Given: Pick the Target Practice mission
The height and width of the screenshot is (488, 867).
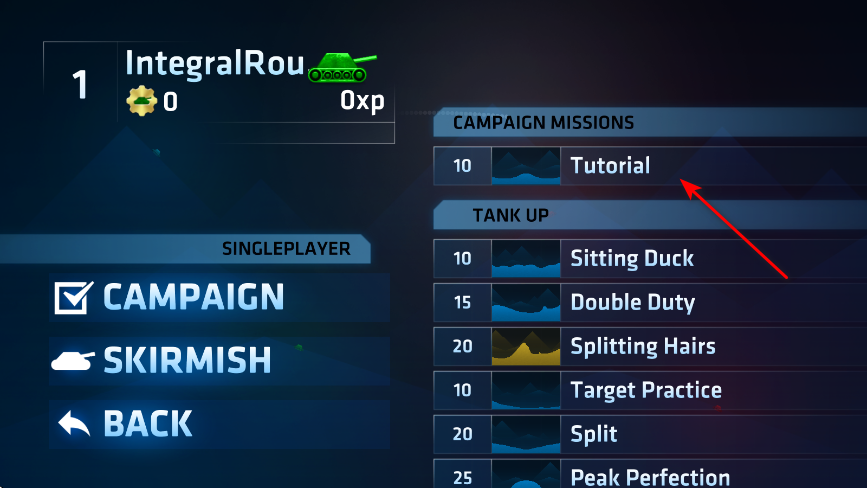Looking at the screenshot, I should click(x=645, y=390).
